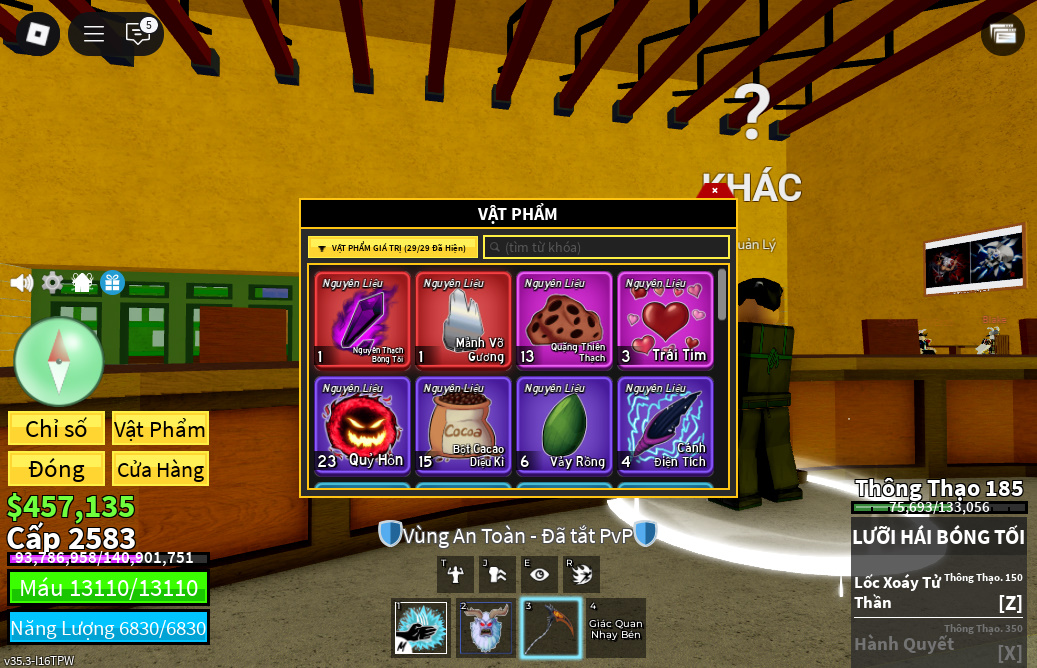Image resolution: width=1037 pixels, height=668 pixels.
Task: Click the keyword search field
Action: tap(607, 248)
